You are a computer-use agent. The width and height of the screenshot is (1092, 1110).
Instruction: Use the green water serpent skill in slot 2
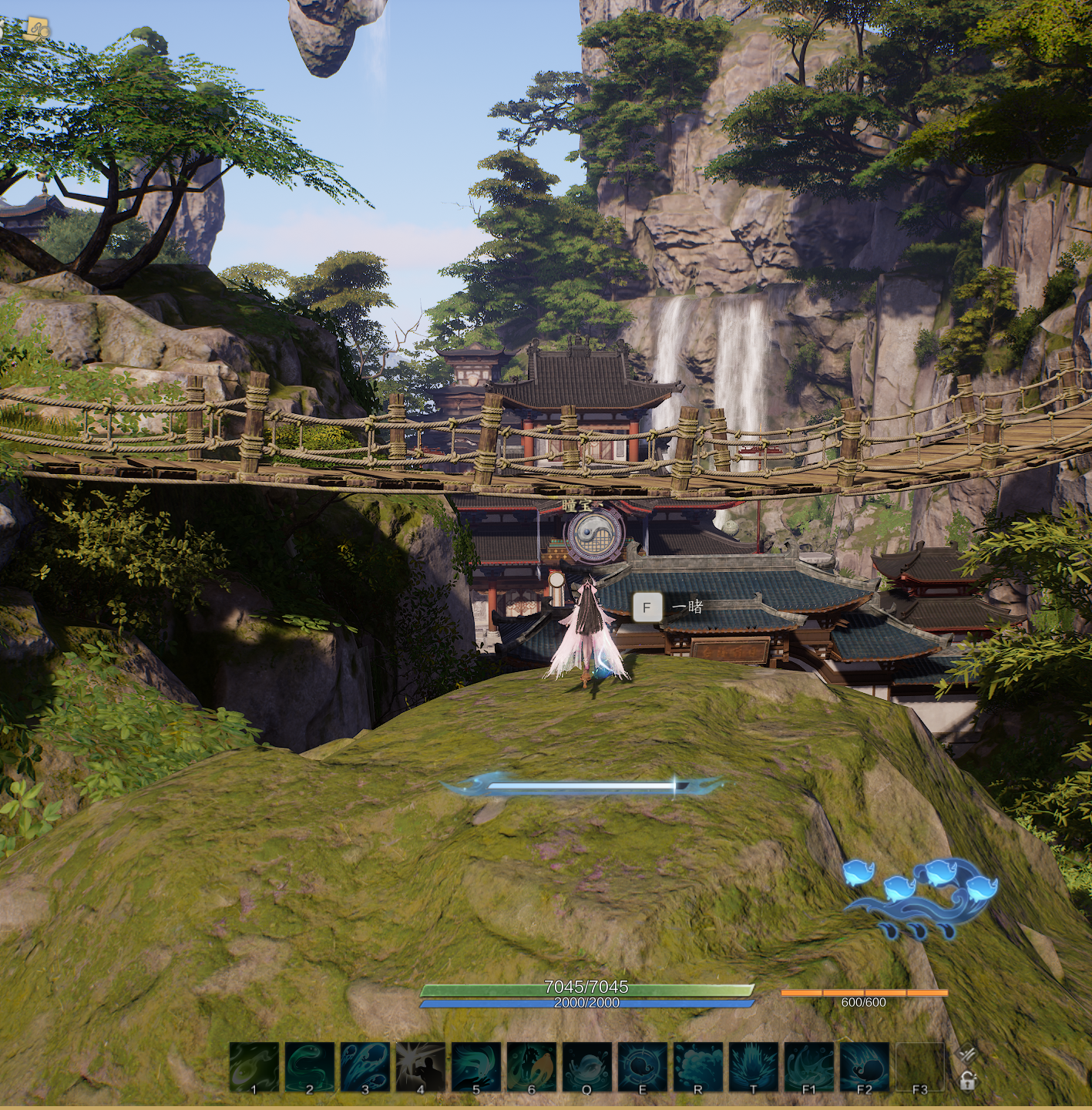pos(310,1067)
